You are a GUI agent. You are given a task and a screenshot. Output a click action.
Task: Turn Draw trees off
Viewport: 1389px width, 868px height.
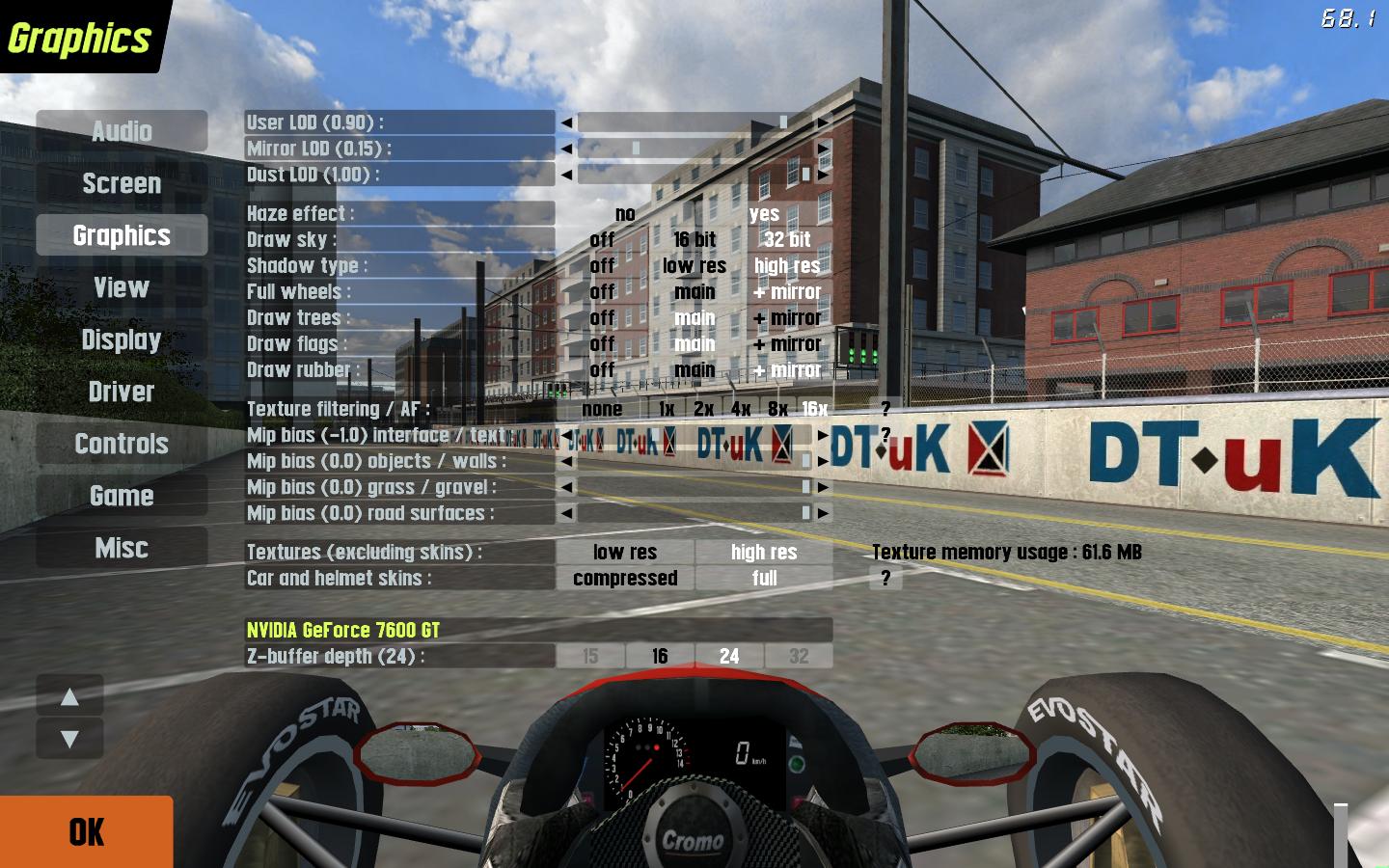(x=602, y=317)
